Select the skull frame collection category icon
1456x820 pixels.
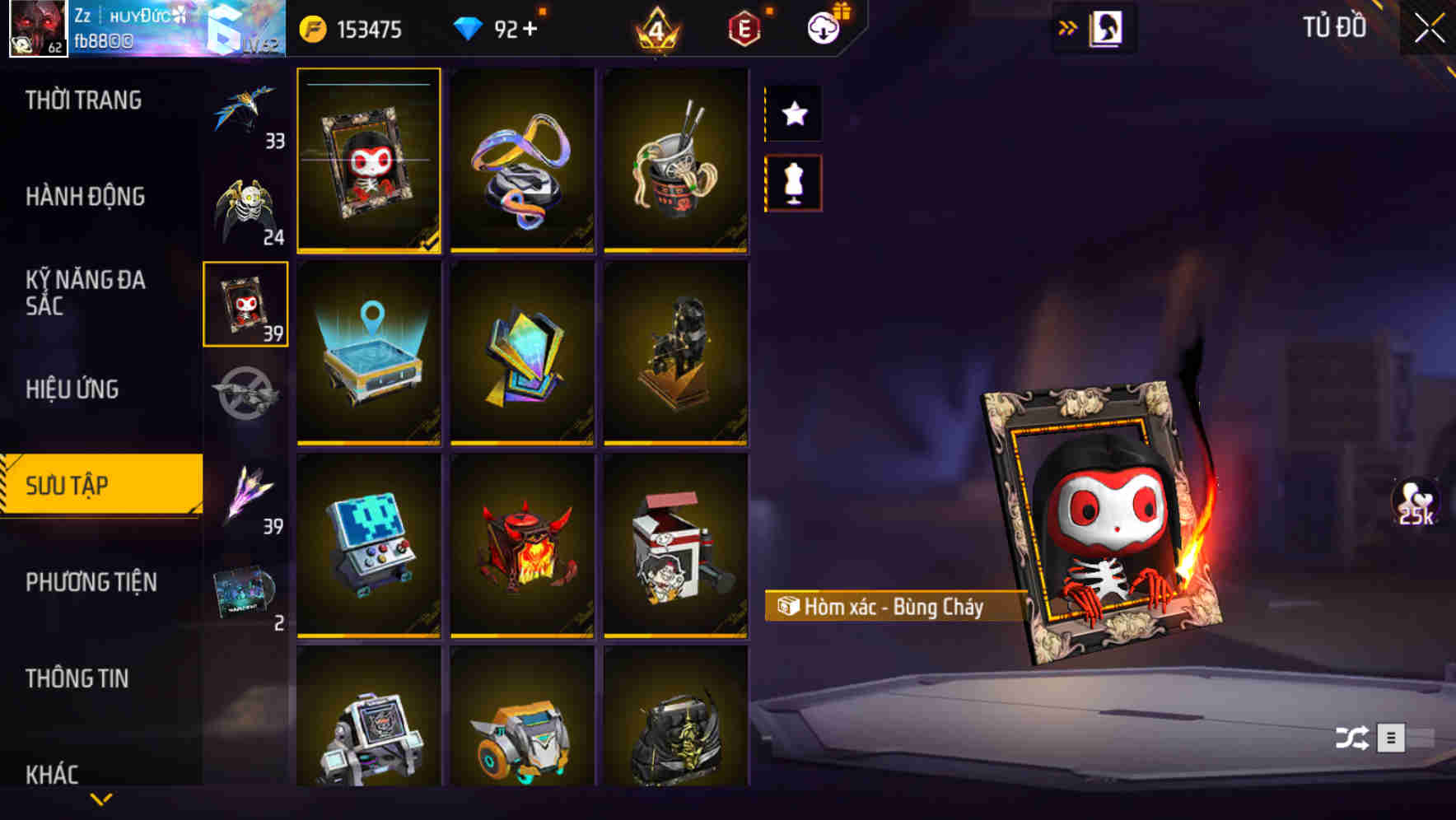pyautogui.click(x=245, y=305)
